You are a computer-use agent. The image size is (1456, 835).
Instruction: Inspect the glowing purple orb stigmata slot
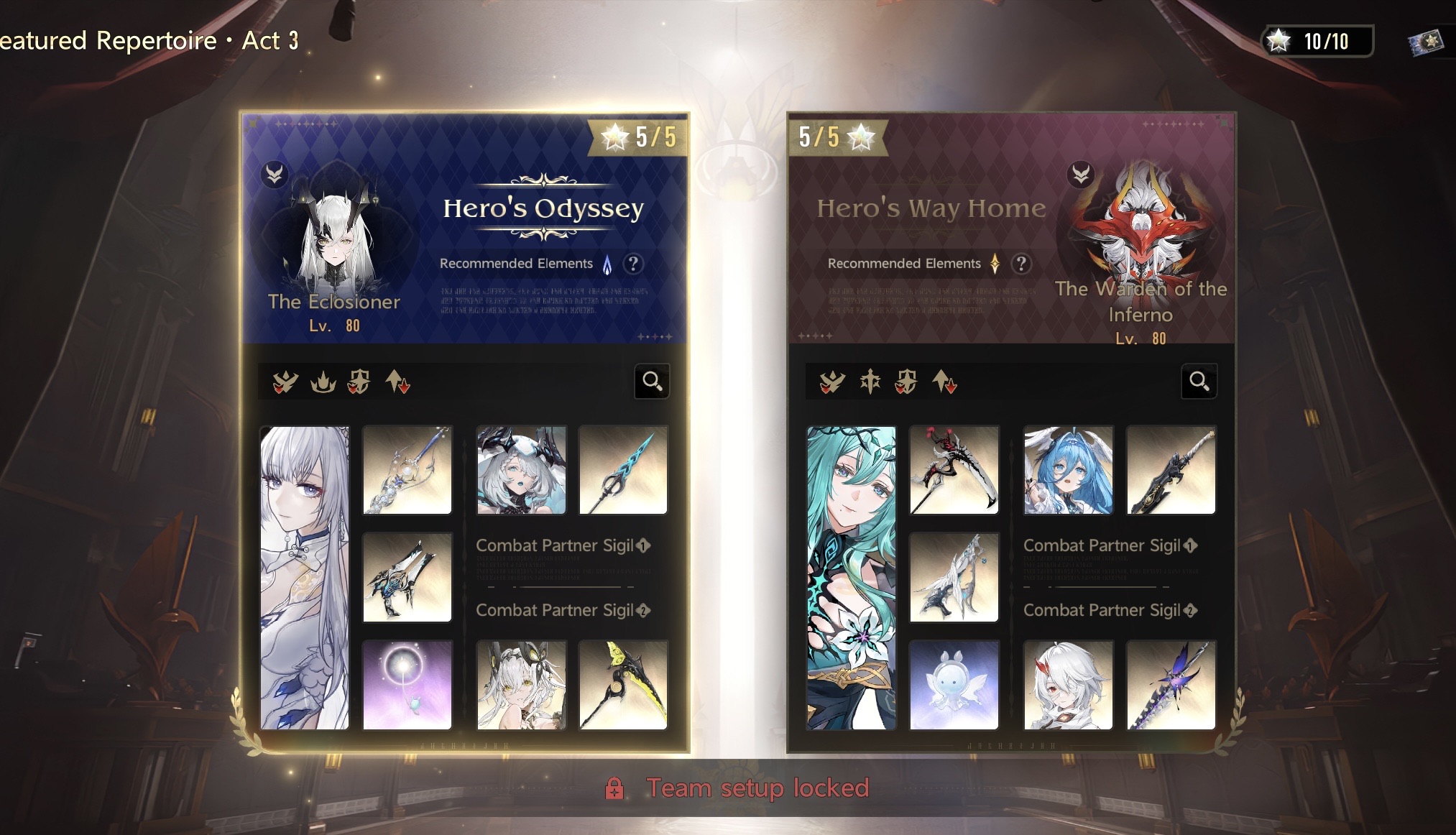pyautogui.click(x=407, y=685)
